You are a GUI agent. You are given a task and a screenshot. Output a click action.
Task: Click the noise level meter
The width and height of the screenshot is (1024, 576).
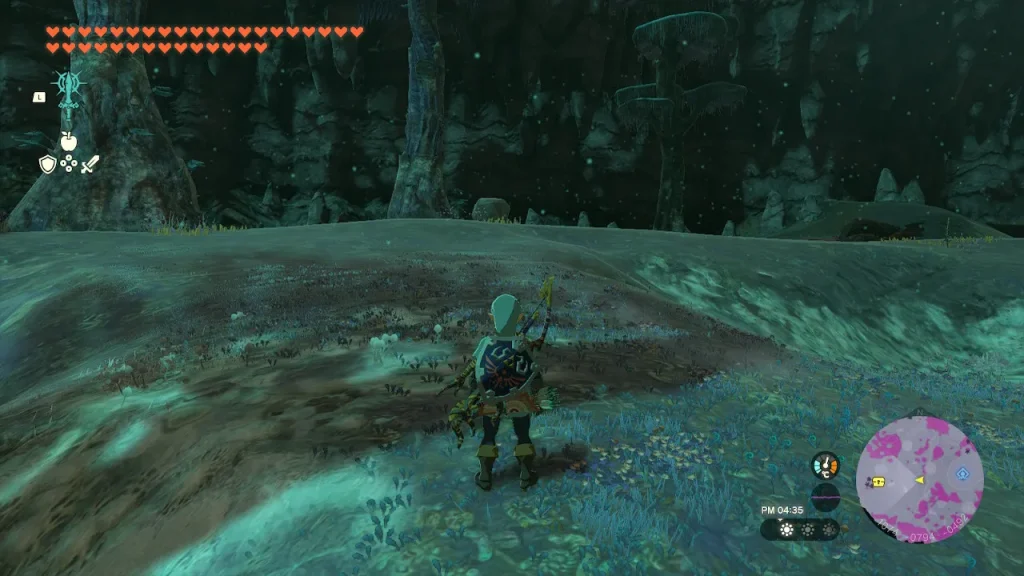[x=825, y=497]
